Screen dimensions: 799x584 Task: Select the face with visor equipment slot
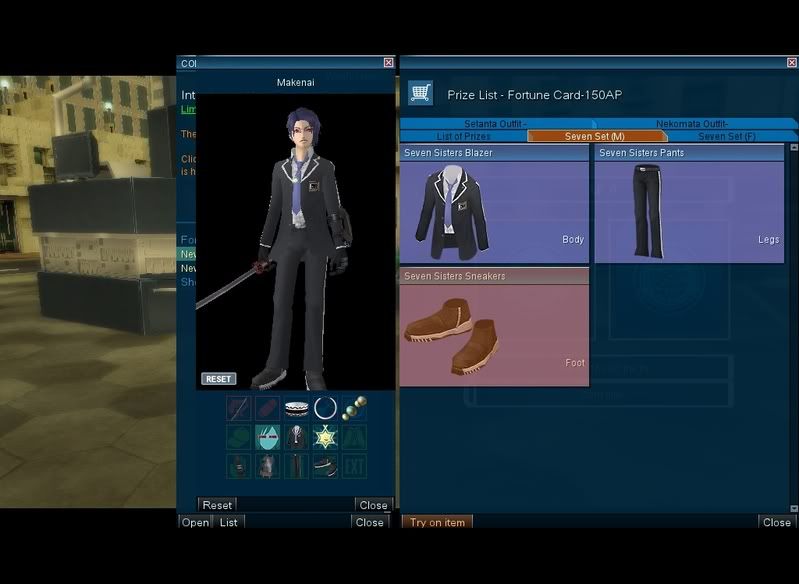(x=267, y=437)
